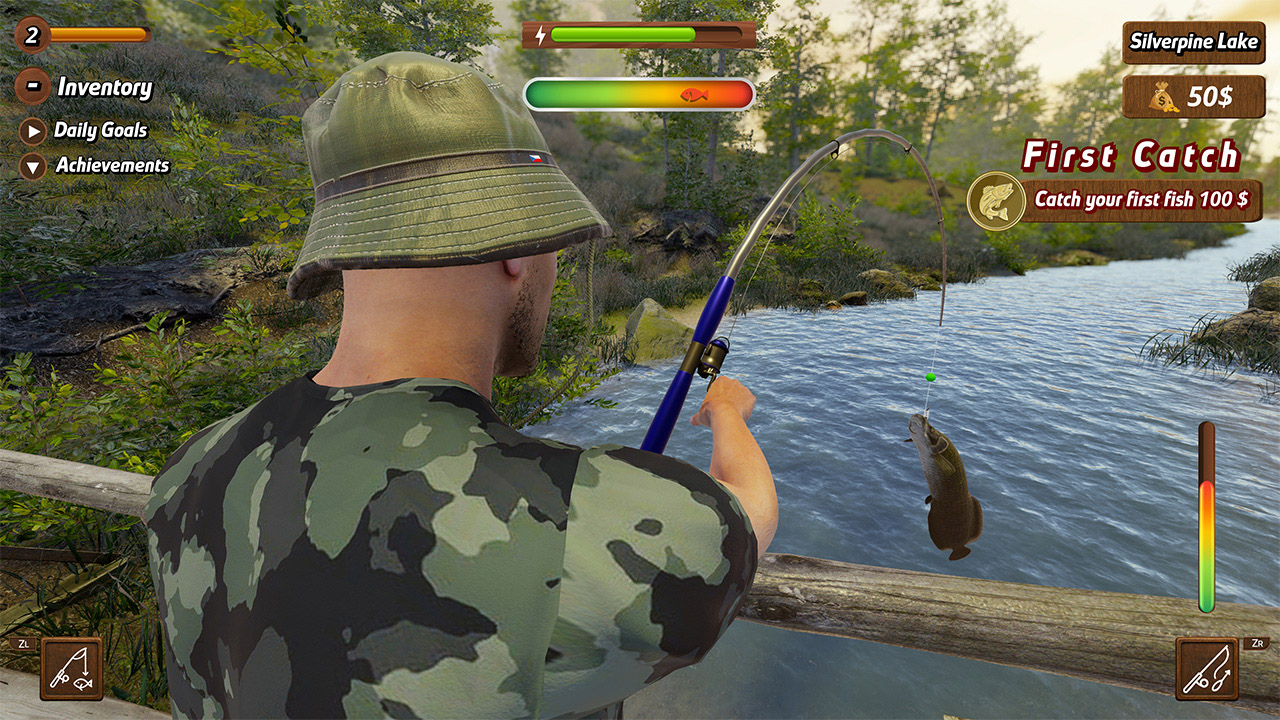1280x720 pixels.
Task: View the Daily Goals entry
Action: click(102, 130)
